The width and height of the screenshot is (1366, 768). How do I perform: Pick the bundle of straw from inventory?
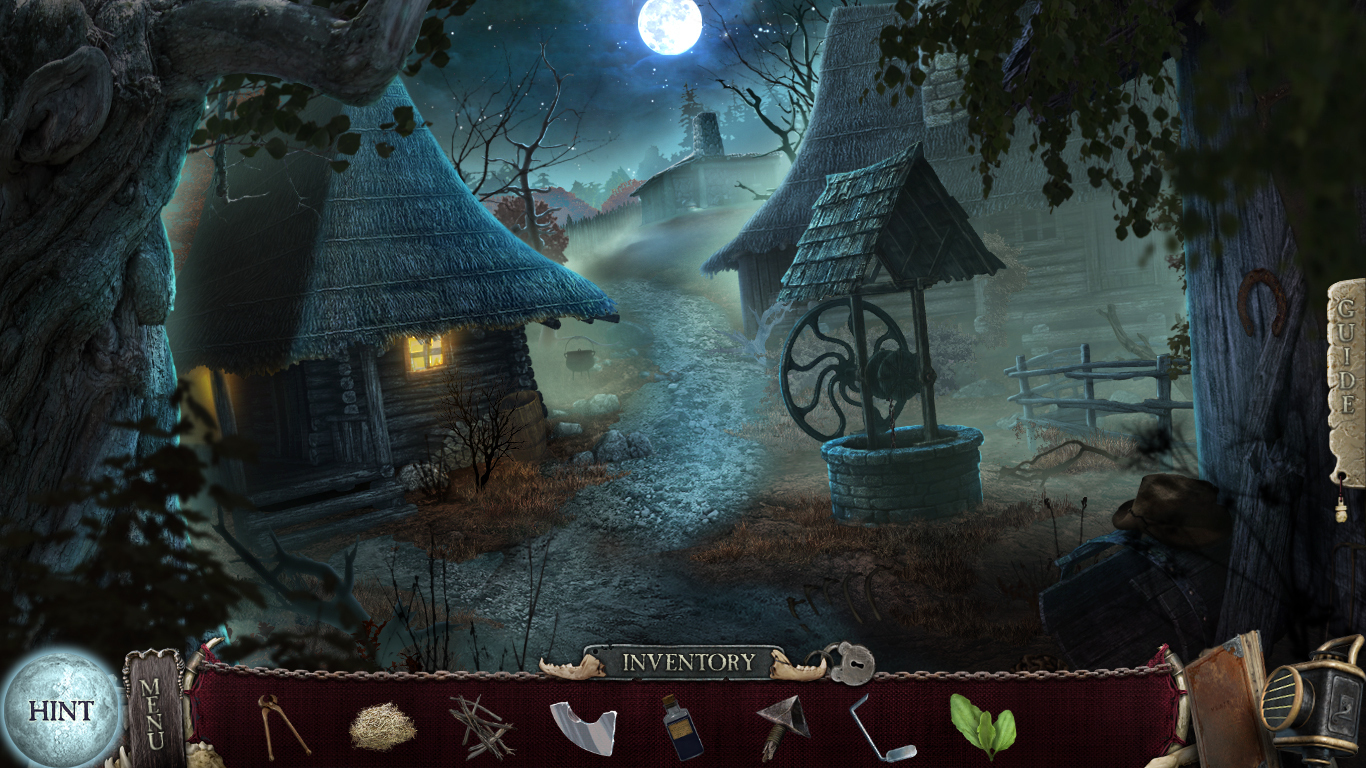pyautogui.click(x=382, y=726)
